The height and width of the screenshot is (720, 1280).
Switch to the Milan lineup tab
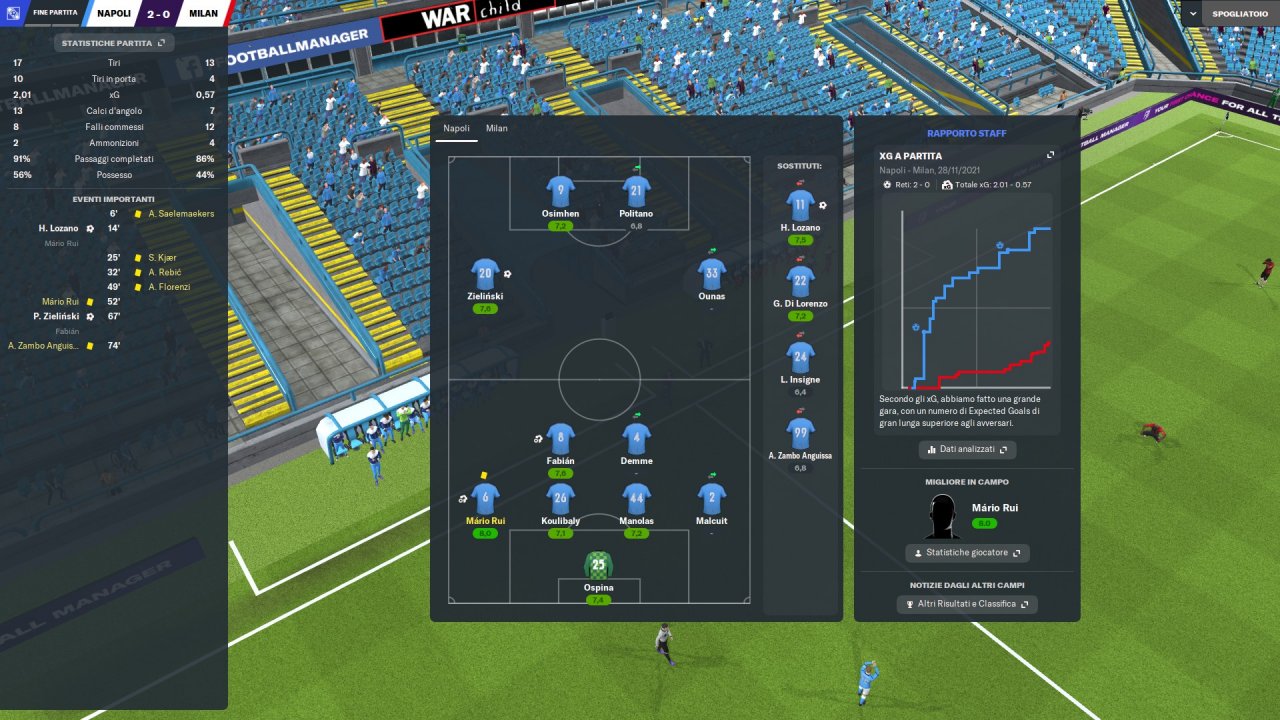click(x=497, y=129)
